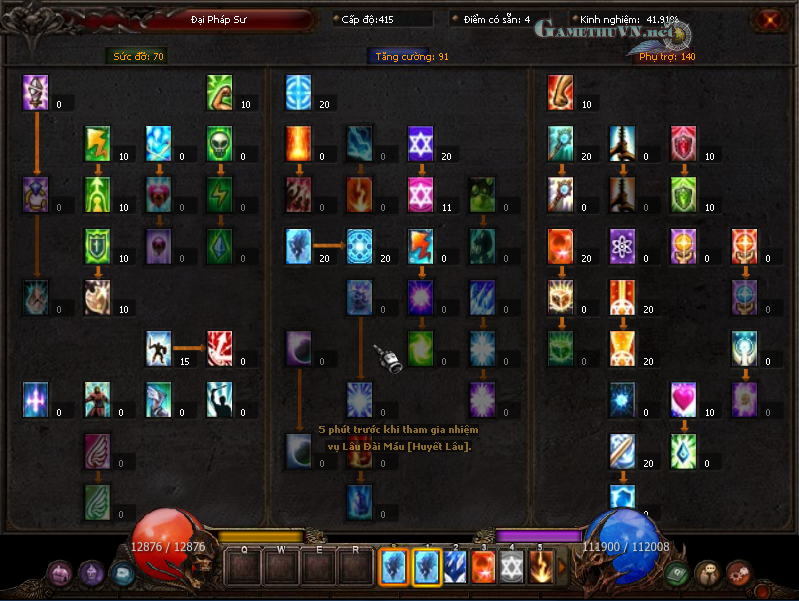Choose the pink wings skill

click(x=97, y=449)
